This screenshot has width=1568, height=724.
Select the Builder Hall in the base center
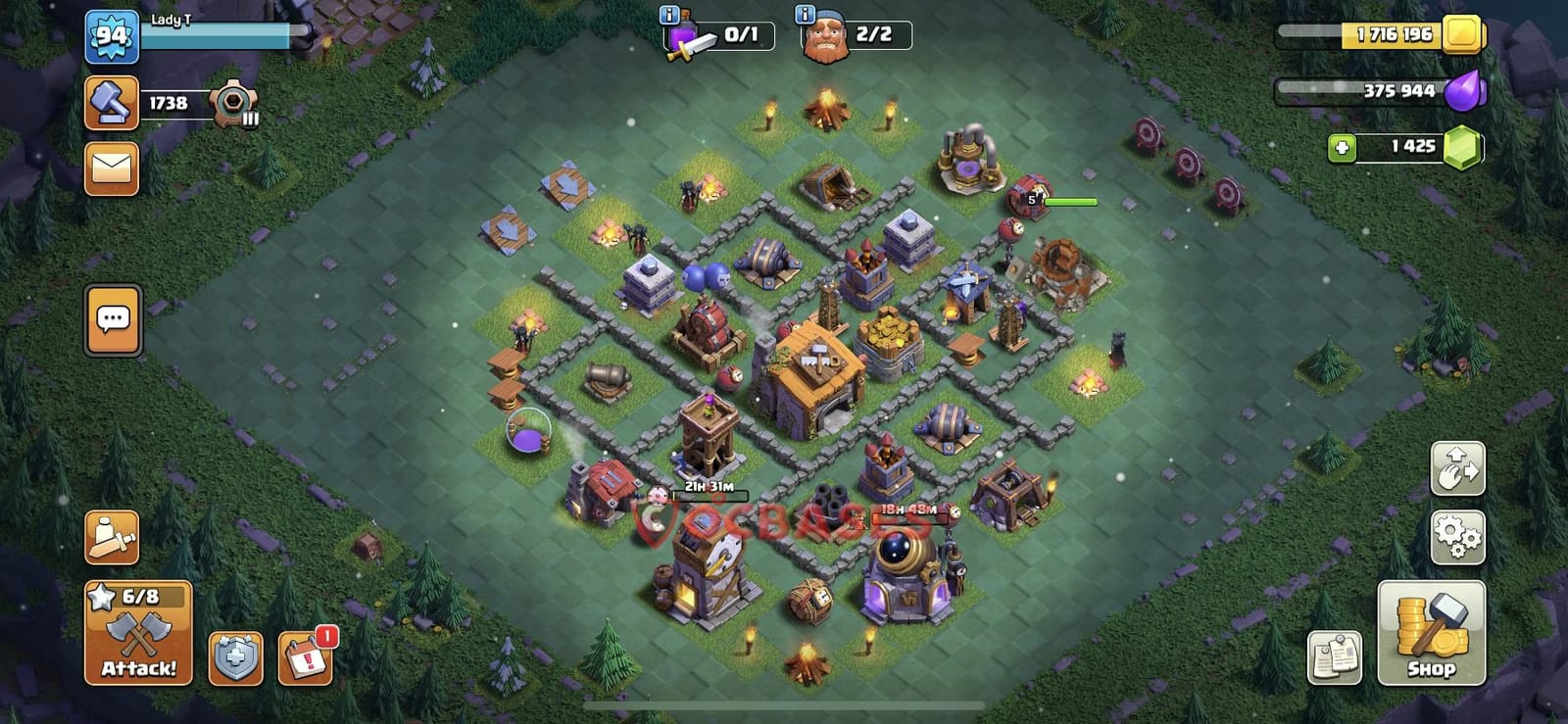point(813,372)
